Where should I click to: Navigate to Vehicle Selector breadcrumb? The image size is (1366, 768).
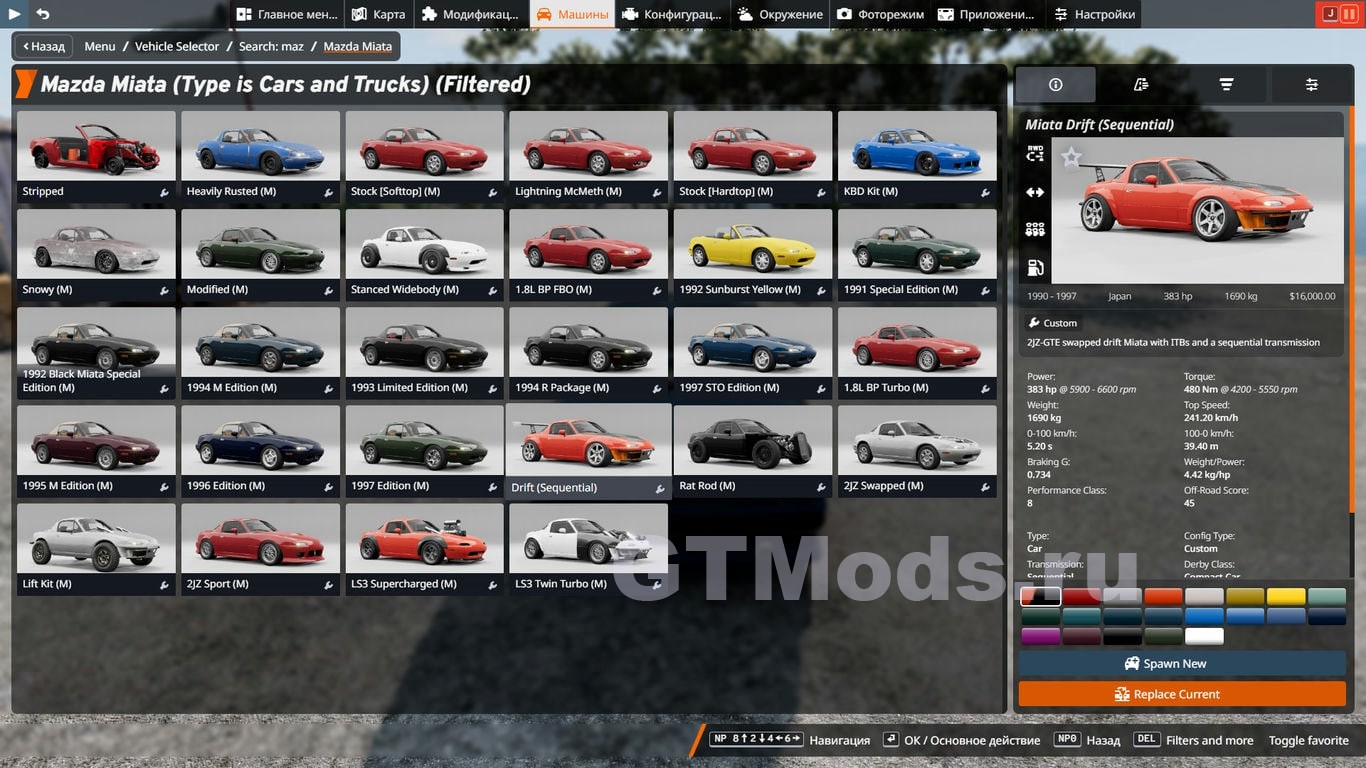(x=177, y=46)
